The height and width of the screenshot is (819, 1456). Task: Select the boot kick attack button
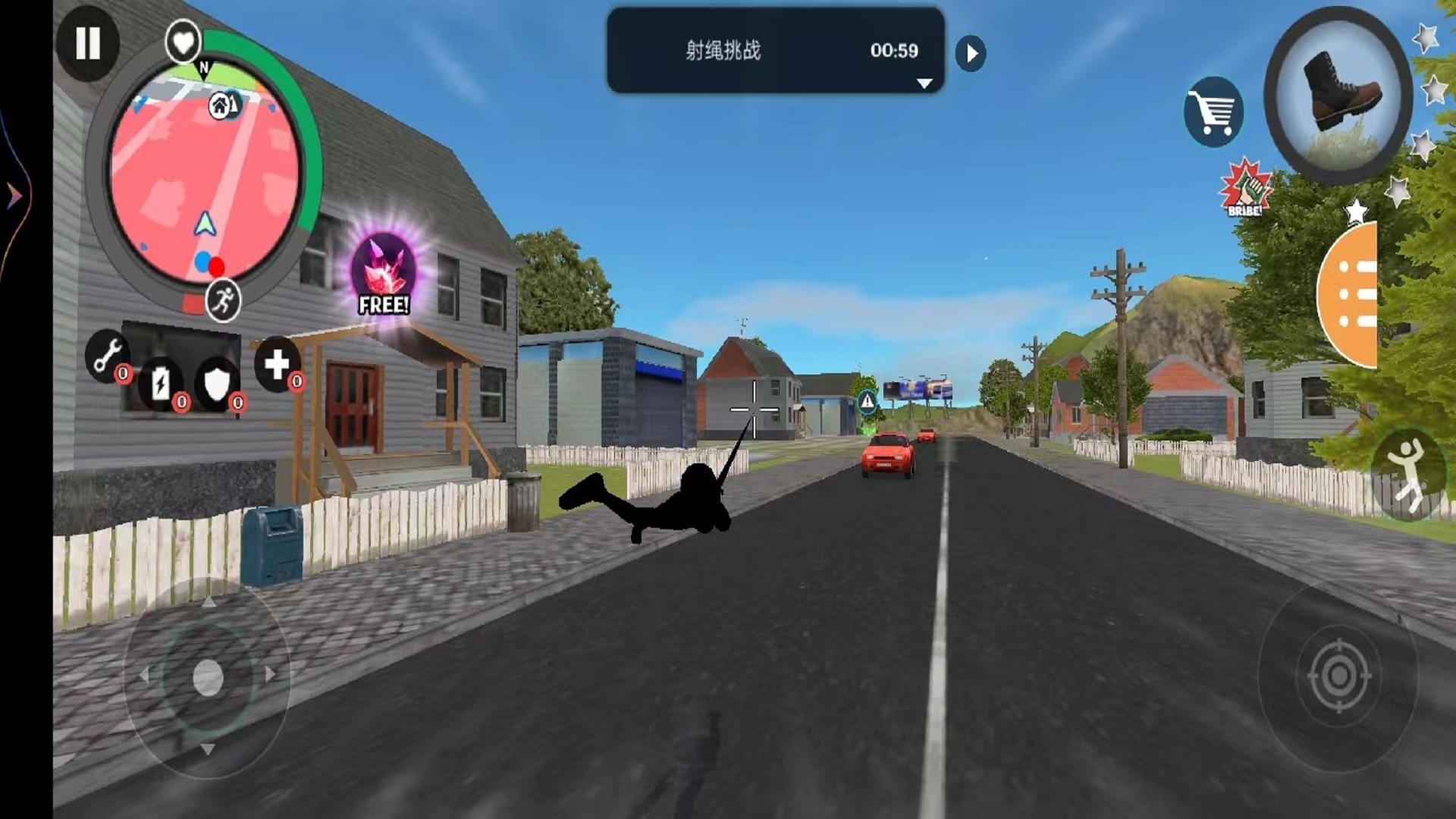pos(1338,94)
